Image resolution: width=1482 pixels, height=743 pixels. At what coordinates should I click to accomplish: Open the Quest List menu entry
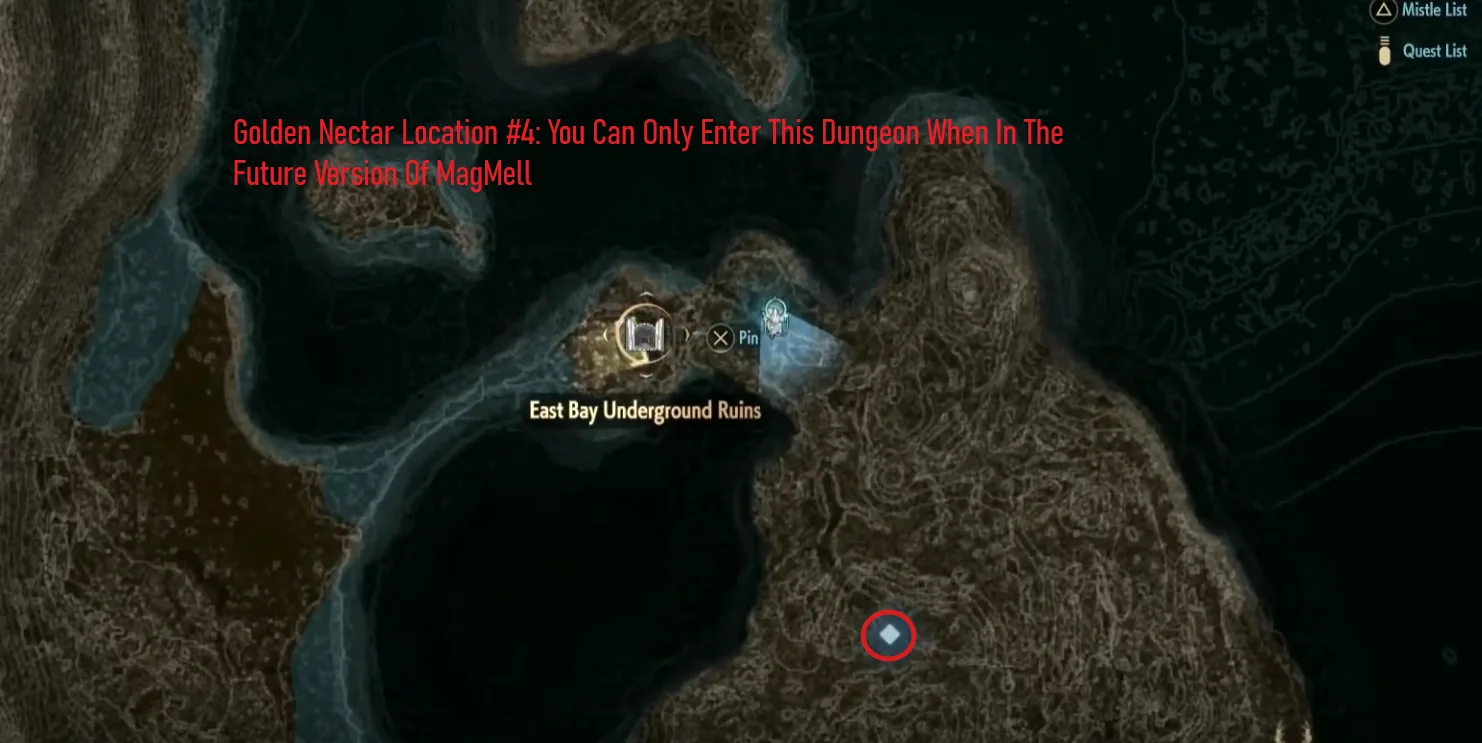click(x=1434, y=50)
